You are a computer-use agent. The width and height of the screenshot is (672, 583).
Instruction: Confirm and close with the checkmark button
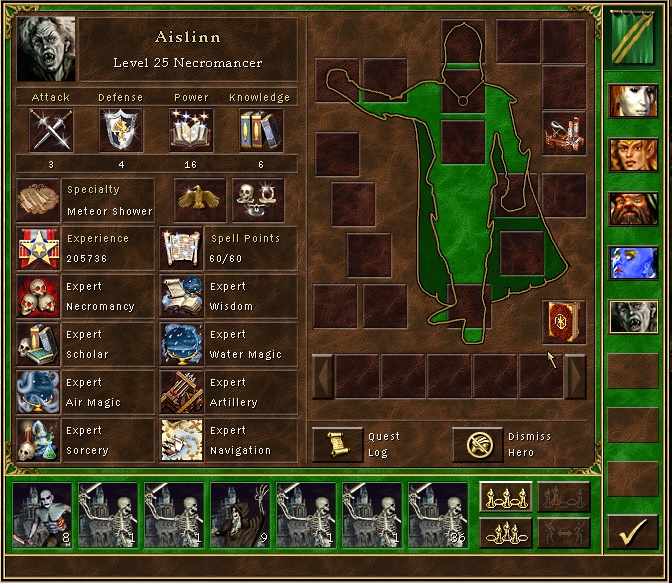point(632,532)
